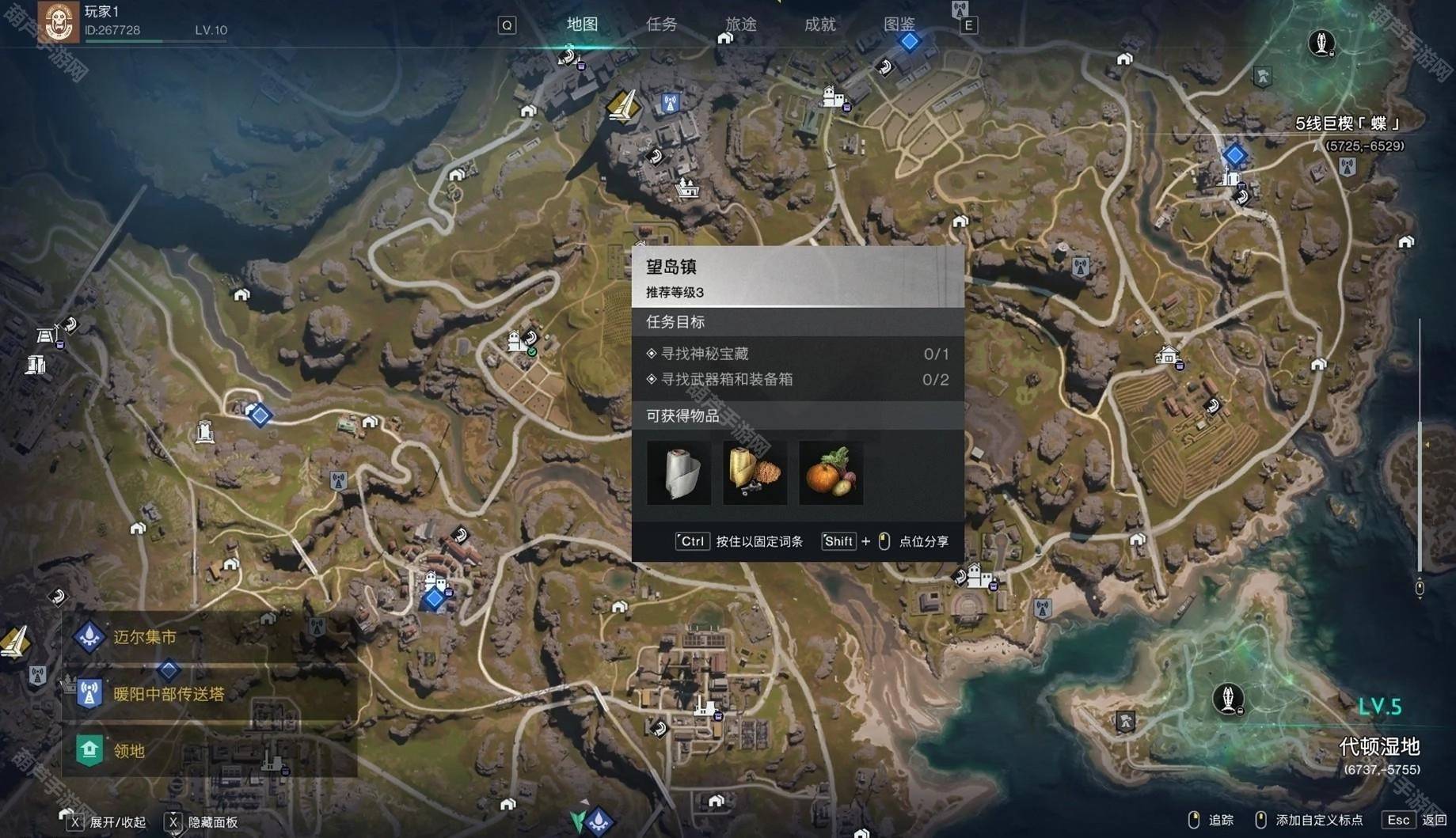Choose 暖阳中部传送塔 teleport tower entry
This screenshot has width=1456, height=838.
point(169,694)
